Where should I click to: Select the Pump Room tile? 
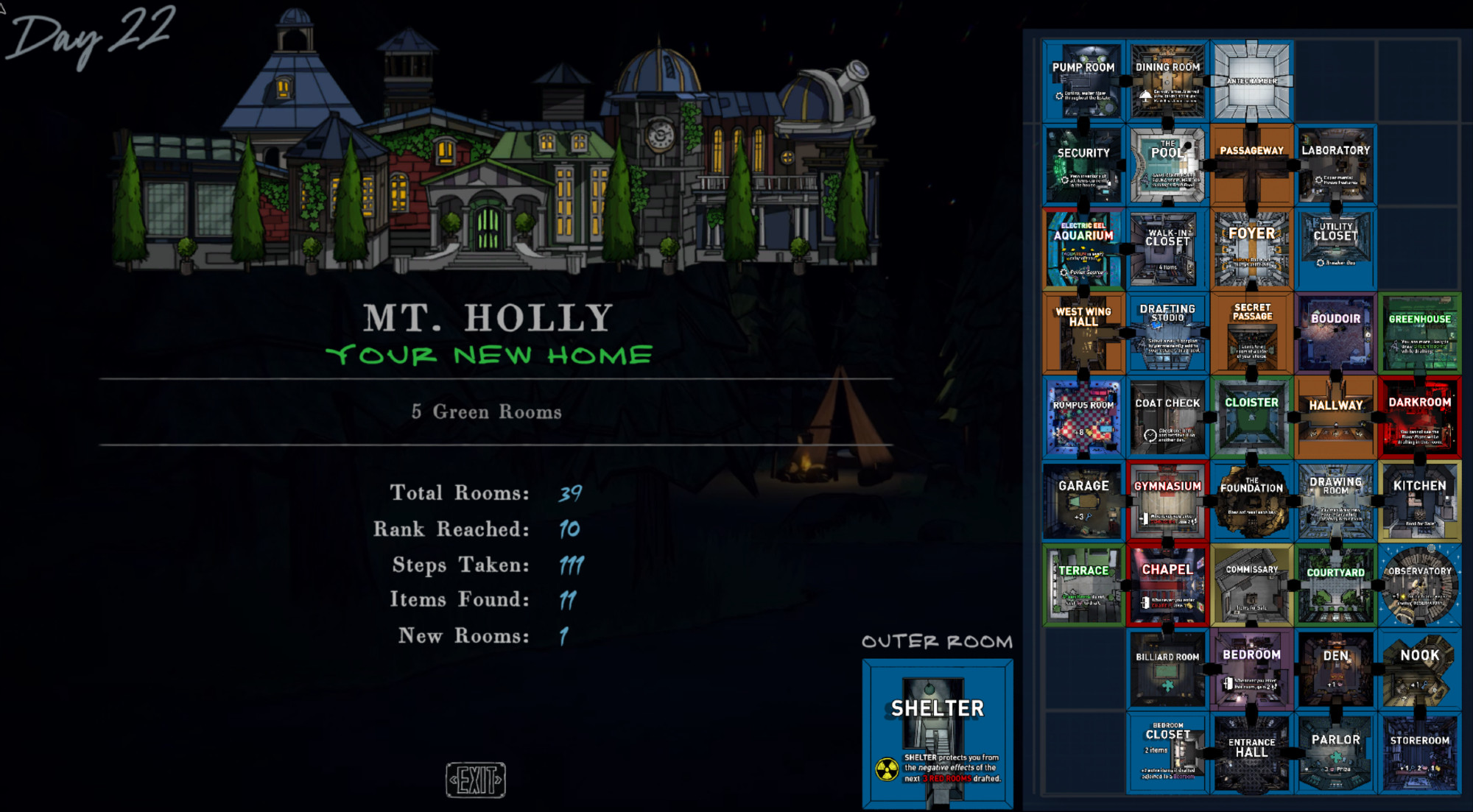tap(1083, 82)
